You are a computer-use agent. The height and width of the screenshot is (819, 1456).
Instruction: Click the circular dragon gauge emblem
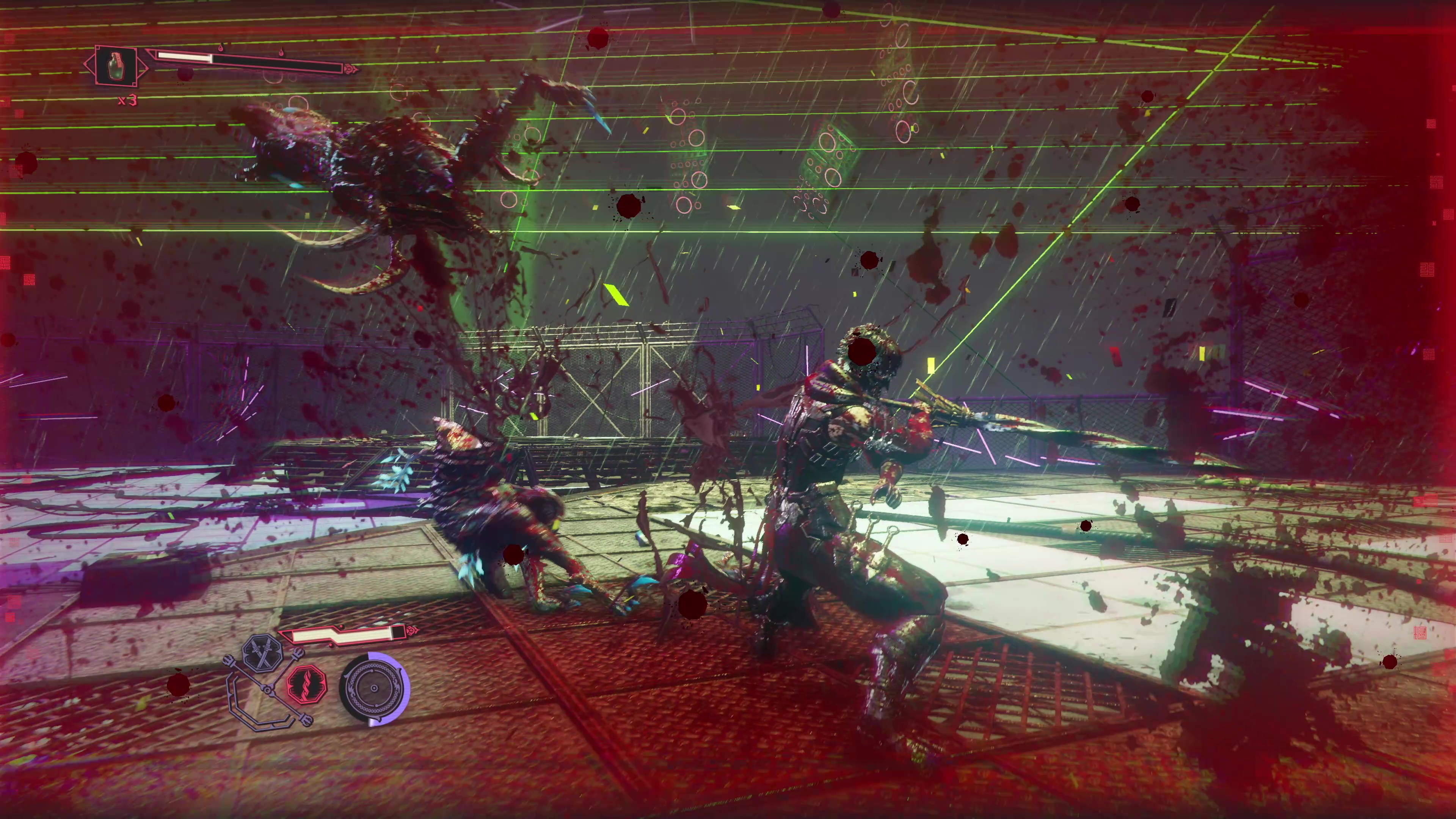pyautogui.click(x=373, y=689)
